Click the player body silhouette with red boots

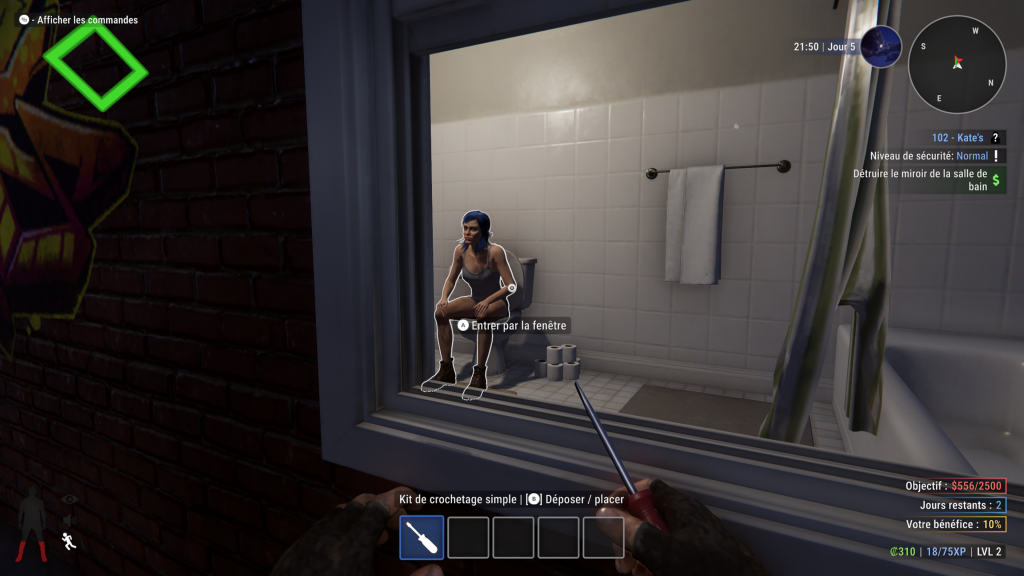point(30,523)
